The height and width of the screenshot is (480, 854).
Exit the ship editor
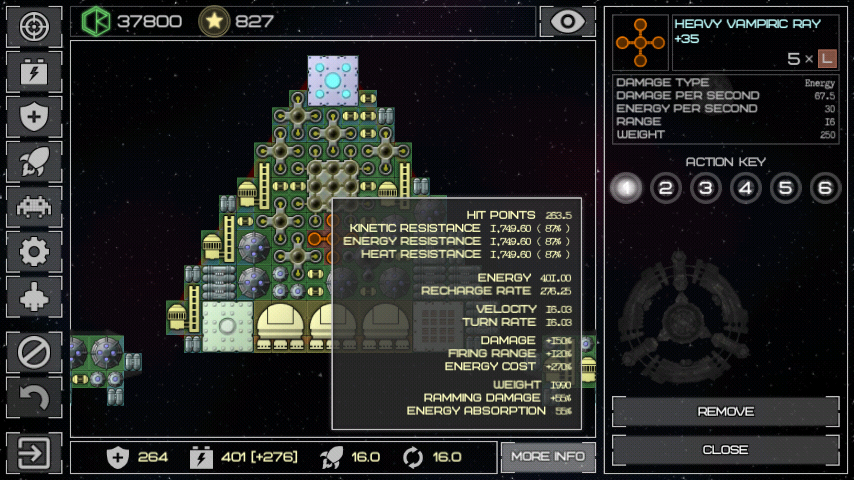34,453
